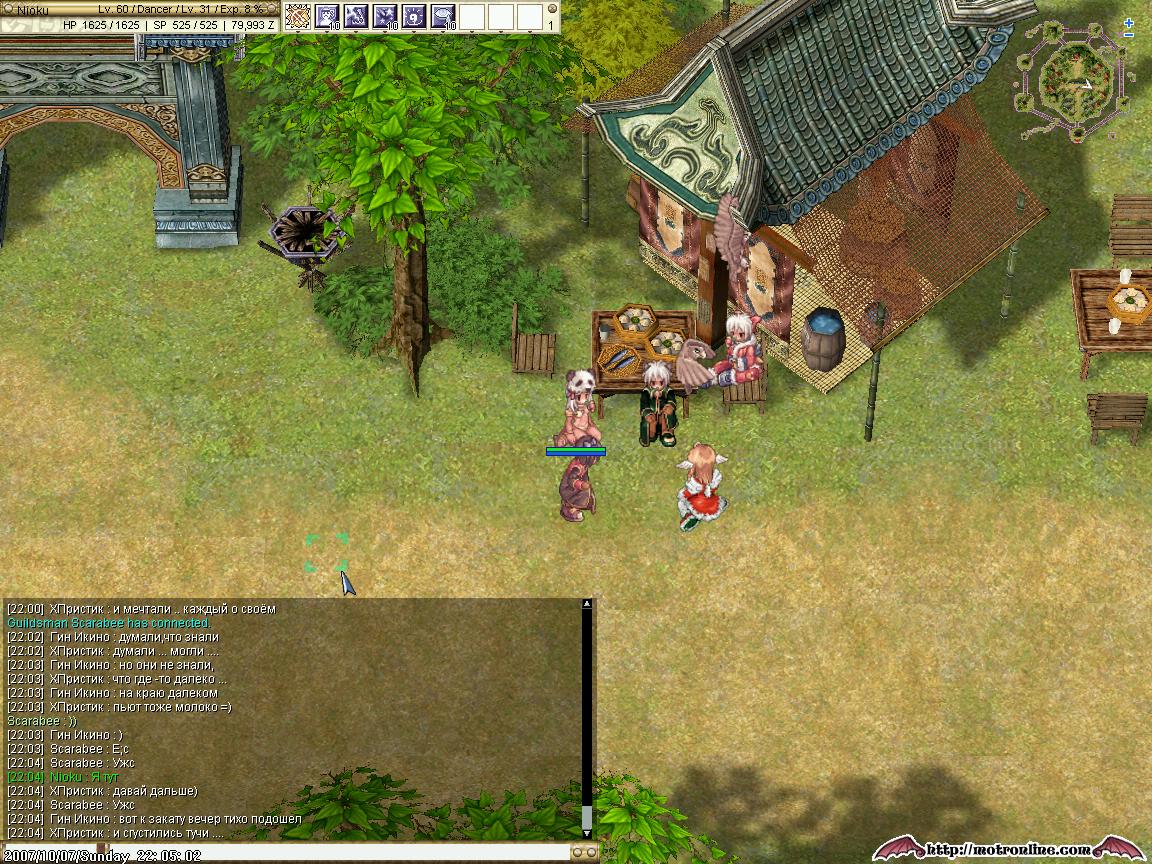Open the Nioku character status bar

[139, 16]
